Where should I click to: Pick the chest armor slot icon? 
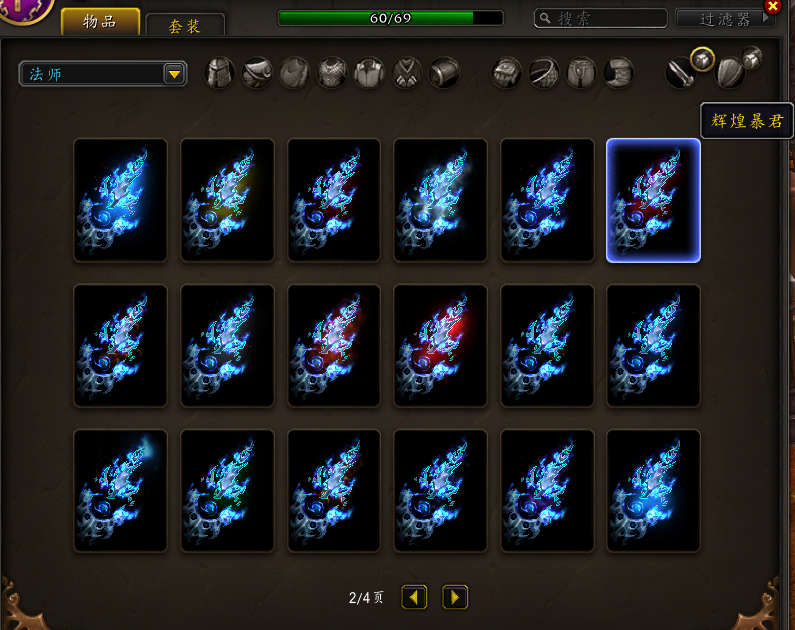coord(332,73)
